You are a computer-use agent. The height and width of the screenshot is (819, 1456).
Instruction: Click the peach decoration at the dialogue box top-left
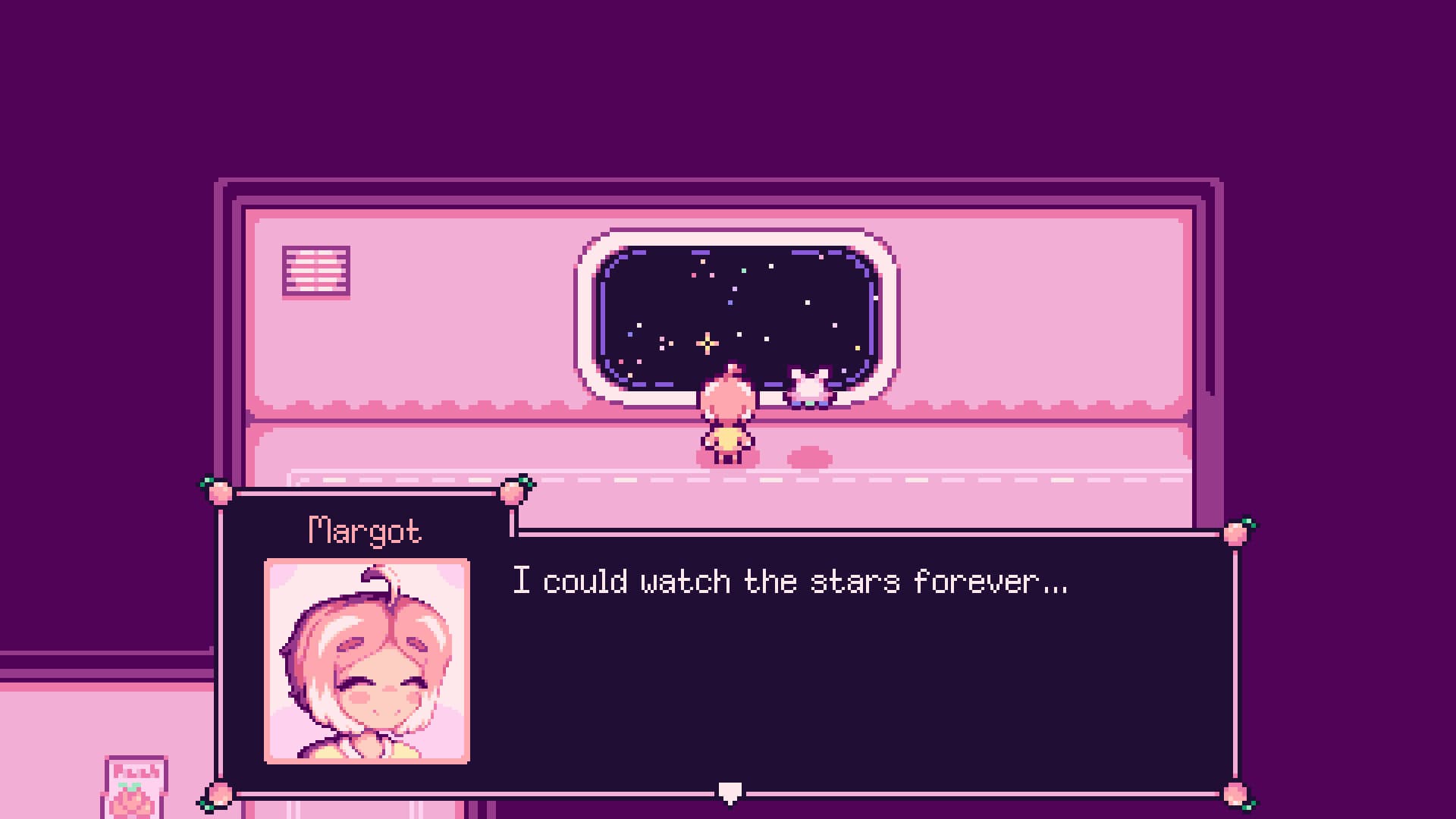click(221, 493)
